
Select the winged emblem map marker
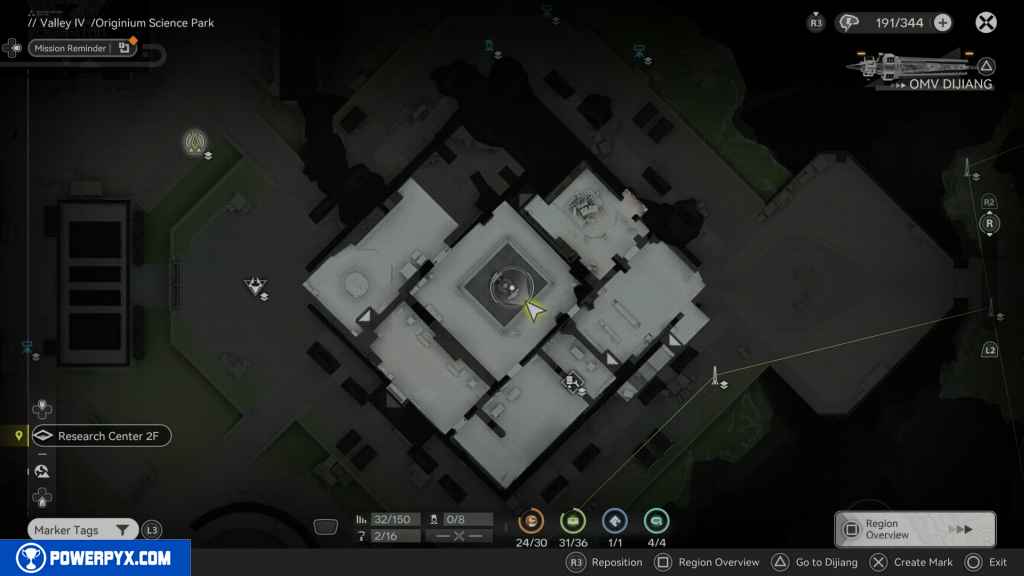pyautogui.click(x=256, y=287)
